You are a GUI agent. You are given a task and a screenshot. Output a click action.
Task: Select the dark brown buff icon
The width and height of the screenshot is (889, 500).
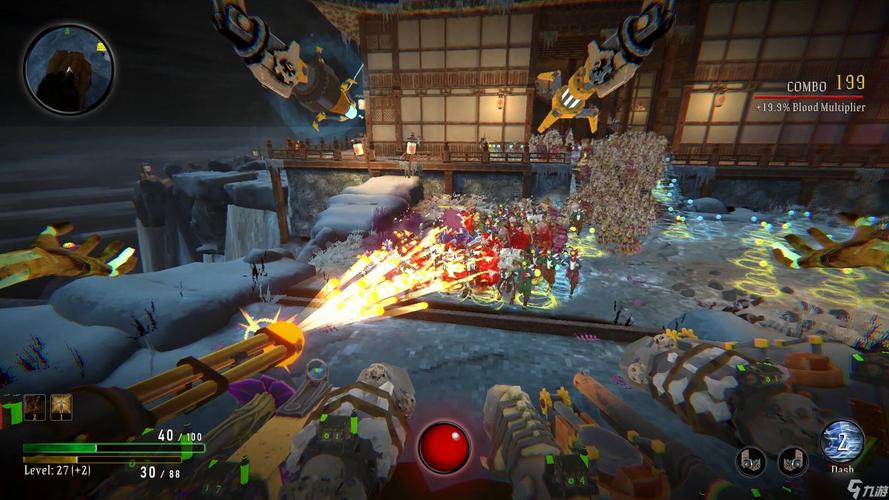36,407
